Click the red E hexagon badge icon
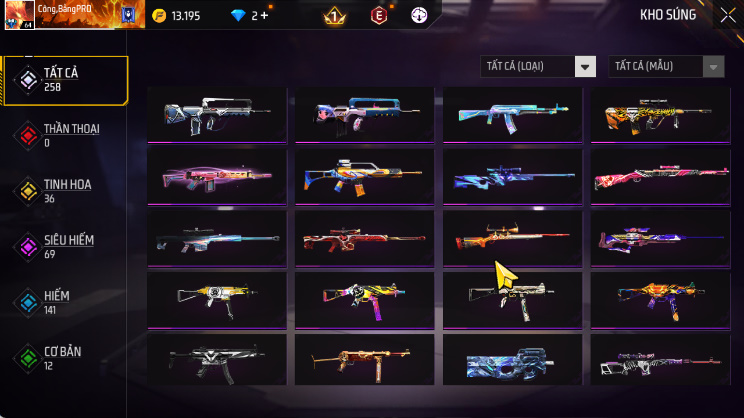This screenshot has height=418, width=744. (x=379, y=16)
